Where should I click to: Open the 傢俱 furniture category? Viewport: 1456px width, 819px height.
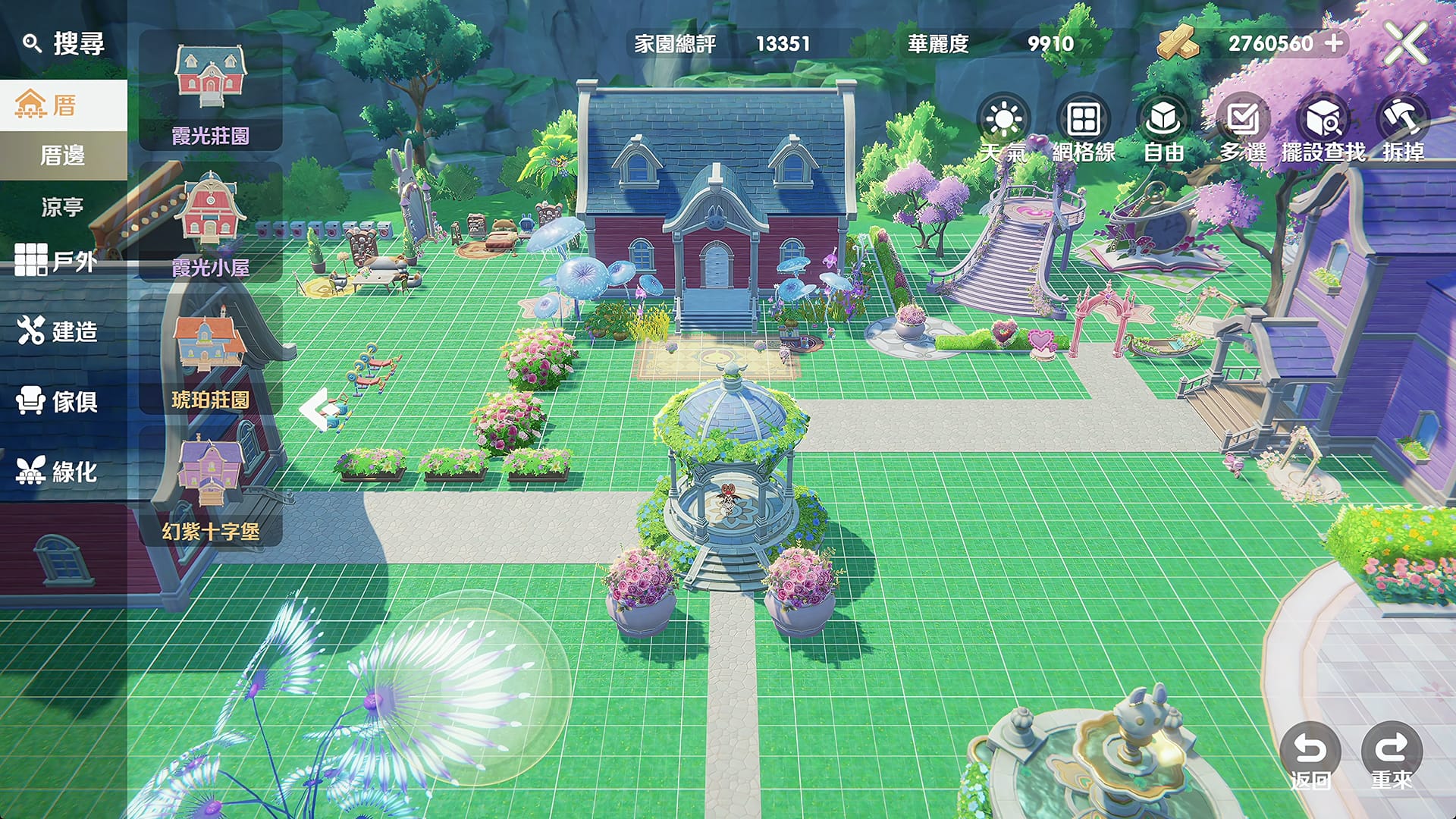58,401
